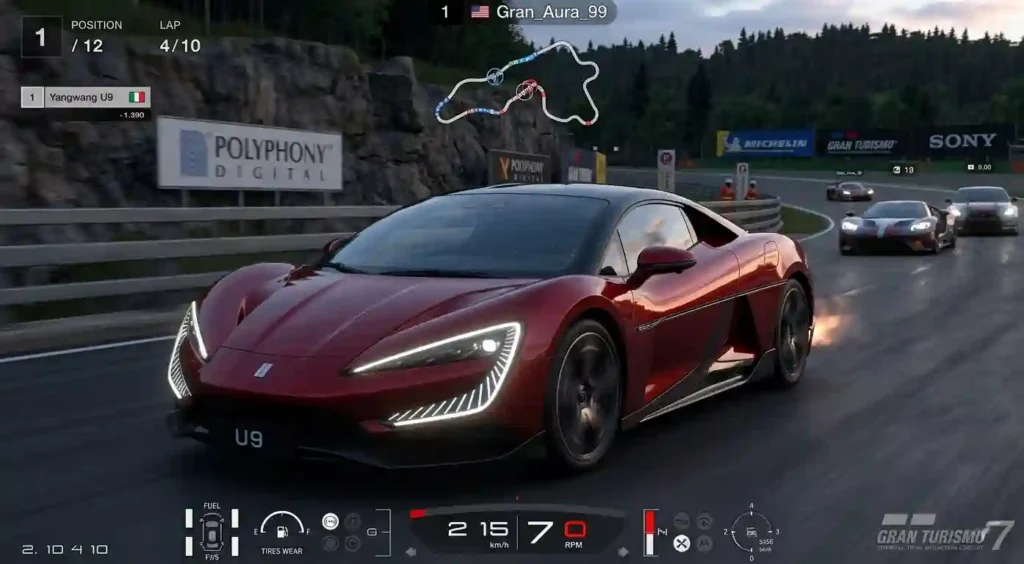1024x564 pixels.
Task: Click the tyre wear car diagram
Action: (211, 531)
